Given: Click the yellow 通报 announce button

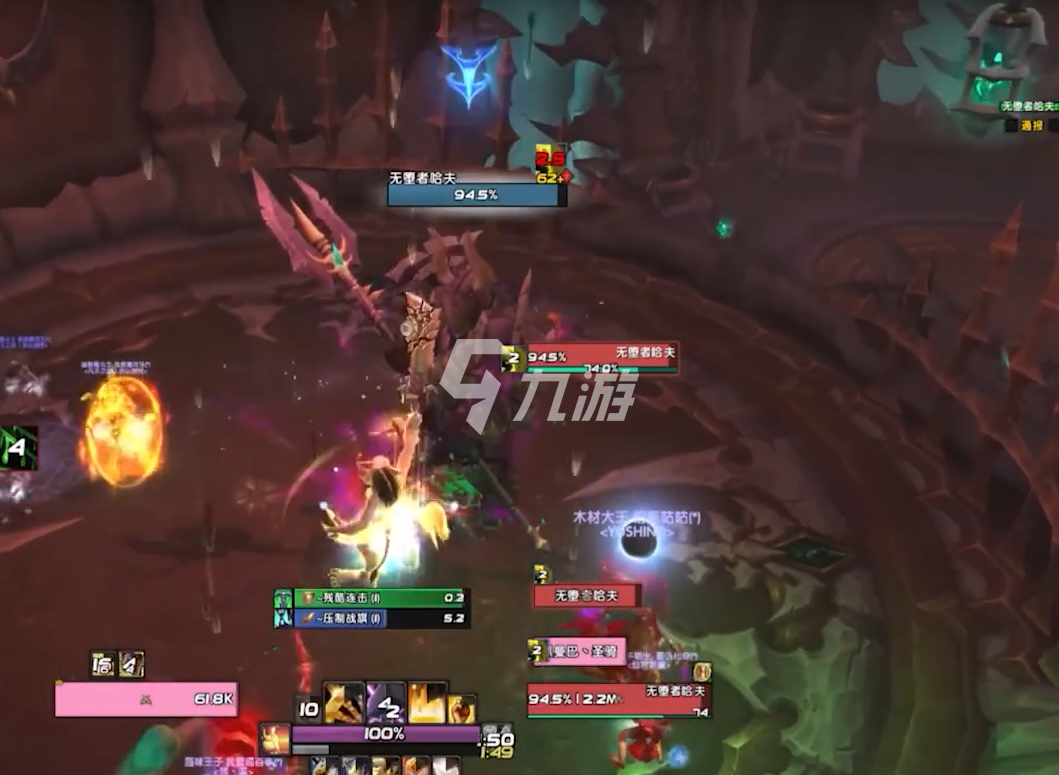Looking at the screenshot, I should point(1031,126).
